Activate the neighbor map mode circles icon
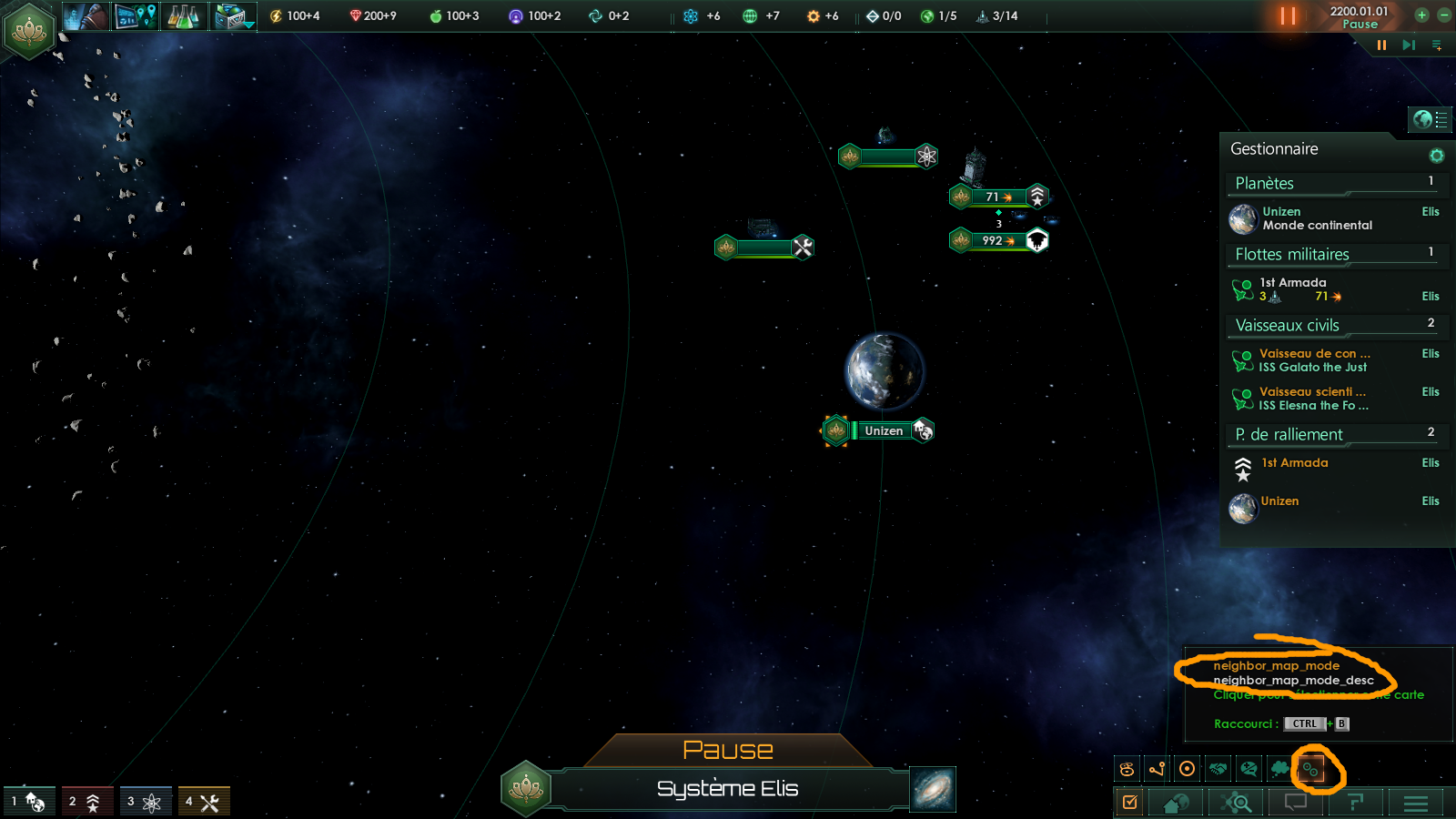This screenshot has width=1456, height=819. tap(1311, 770)
